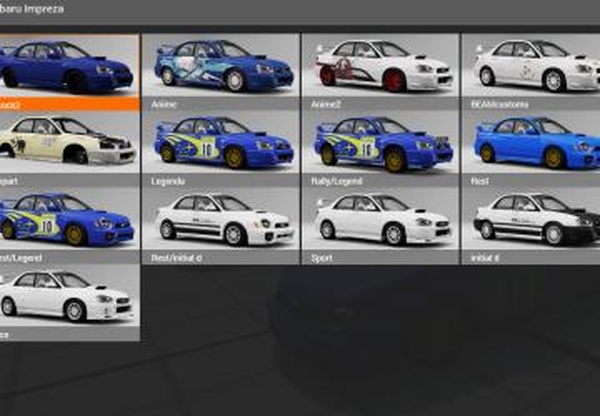Select the initial d black-hood Impreza

point(531,221)
